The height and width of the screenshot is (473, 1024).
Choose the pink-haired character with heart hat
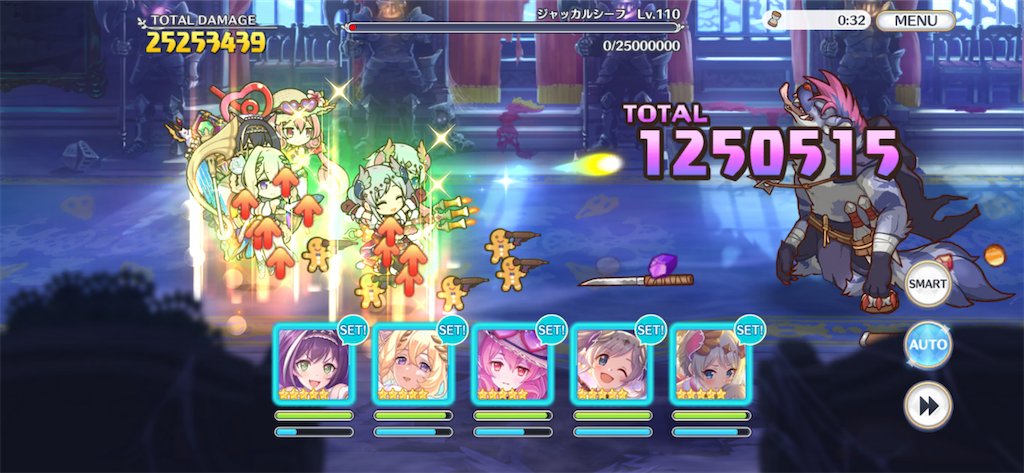click(511, 365)
